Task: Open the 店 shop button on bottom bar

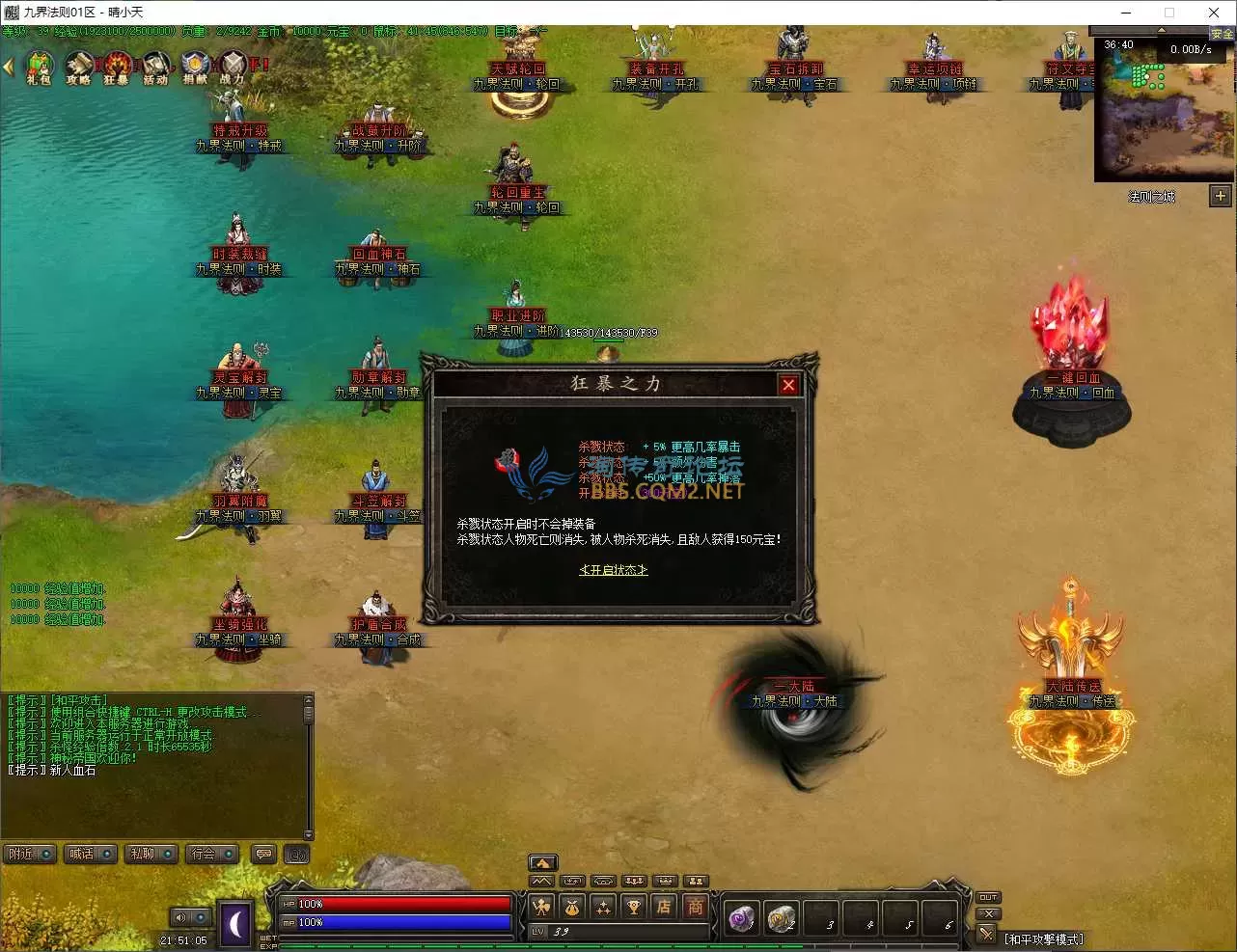Action: coord(664,907)
